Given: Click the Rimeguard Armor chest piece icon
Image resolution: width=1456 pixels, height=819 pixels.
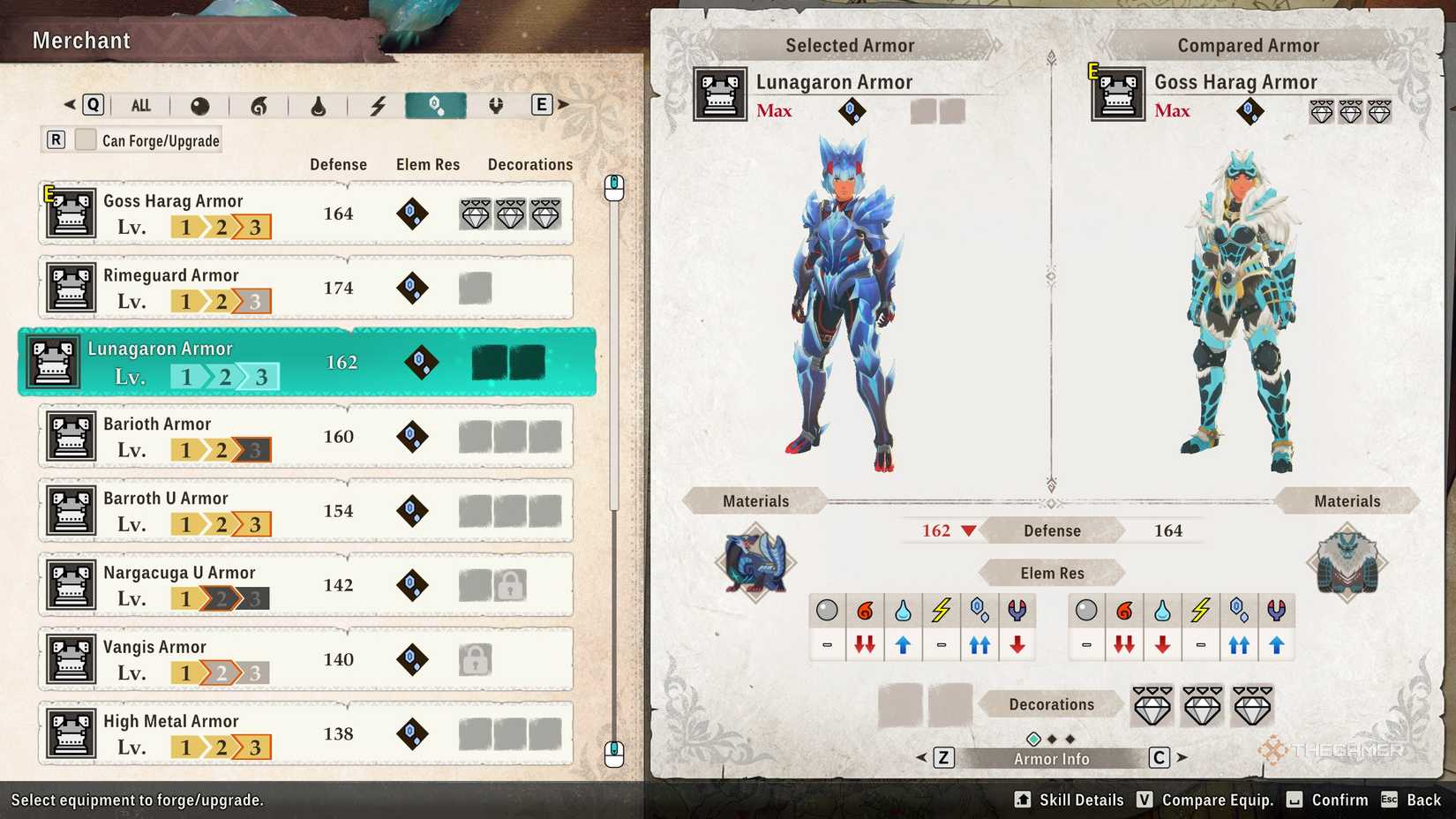Looking at the screenshot, I should tap(71, 287).
